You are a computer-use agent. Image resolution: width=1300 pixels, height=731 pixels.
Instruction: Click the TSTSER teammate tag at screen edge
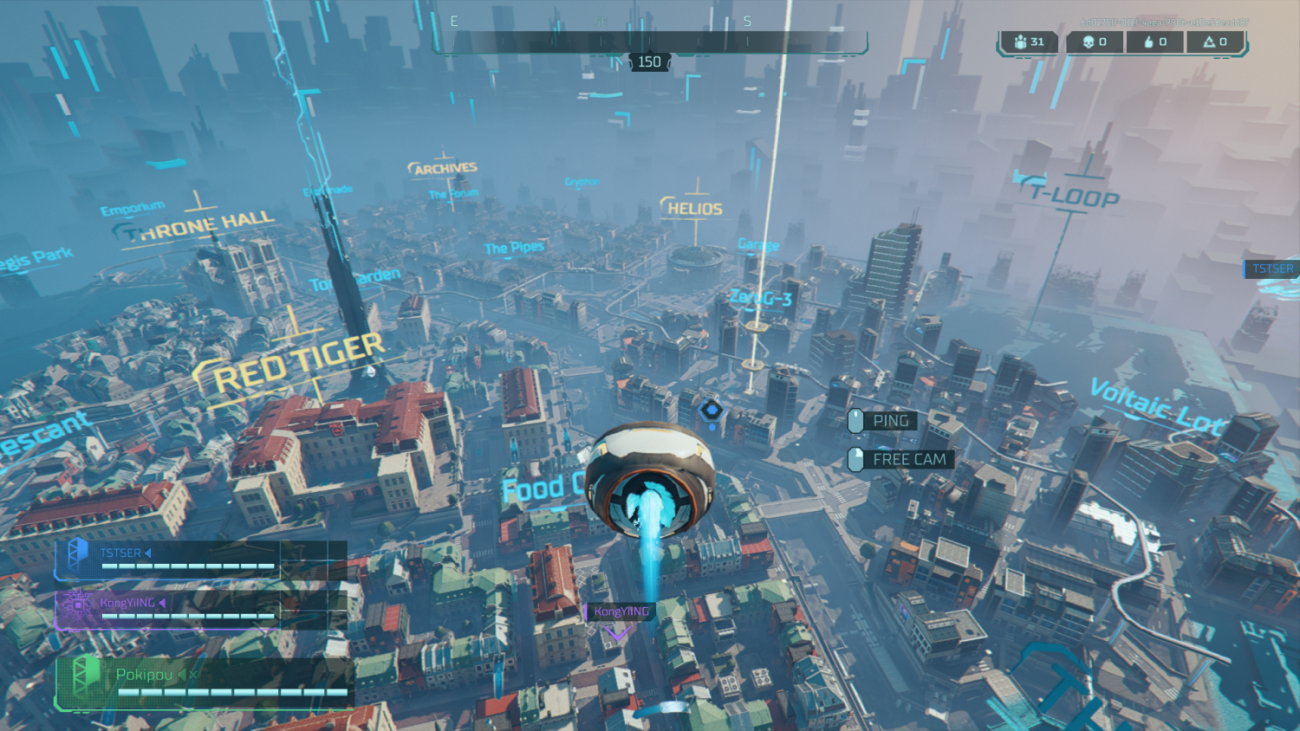pos(1271,268)
